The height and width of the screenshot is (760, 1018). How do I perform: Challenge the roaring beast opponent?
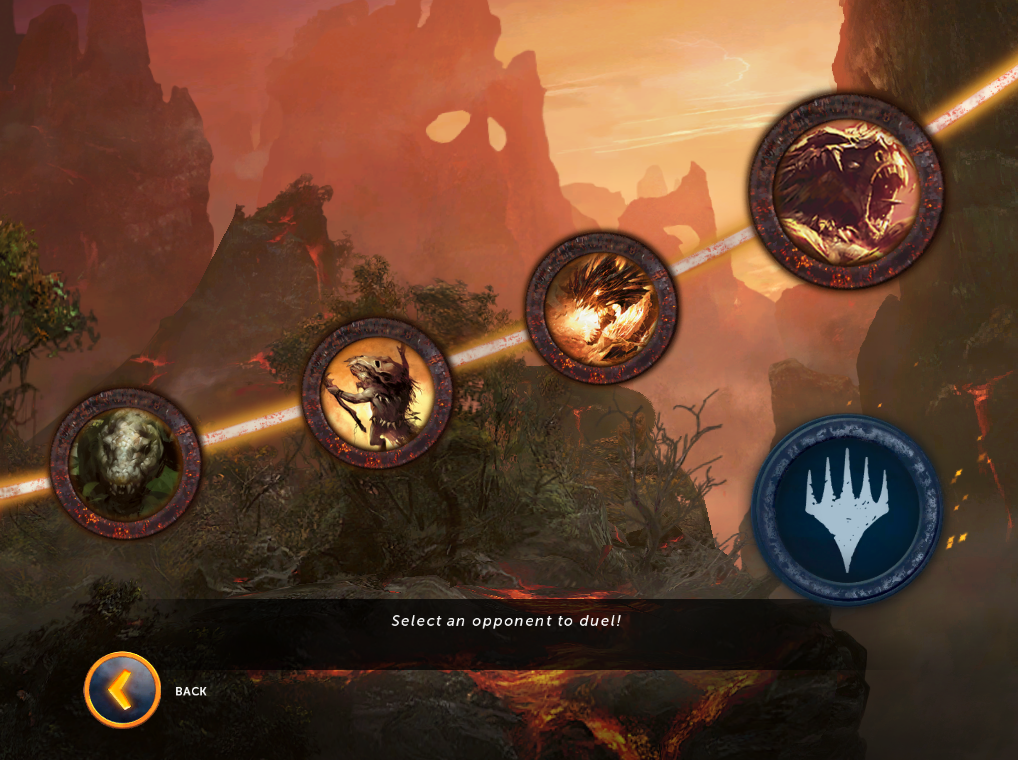point(845,191)
